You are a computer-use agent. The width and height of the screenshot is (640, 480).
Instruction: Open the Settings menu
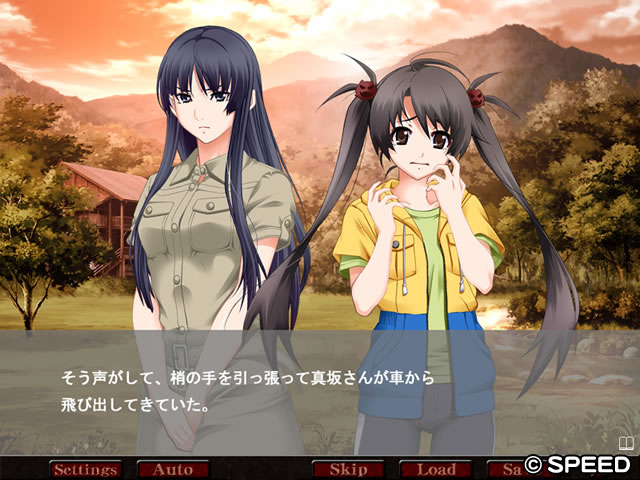pos(85,469)
